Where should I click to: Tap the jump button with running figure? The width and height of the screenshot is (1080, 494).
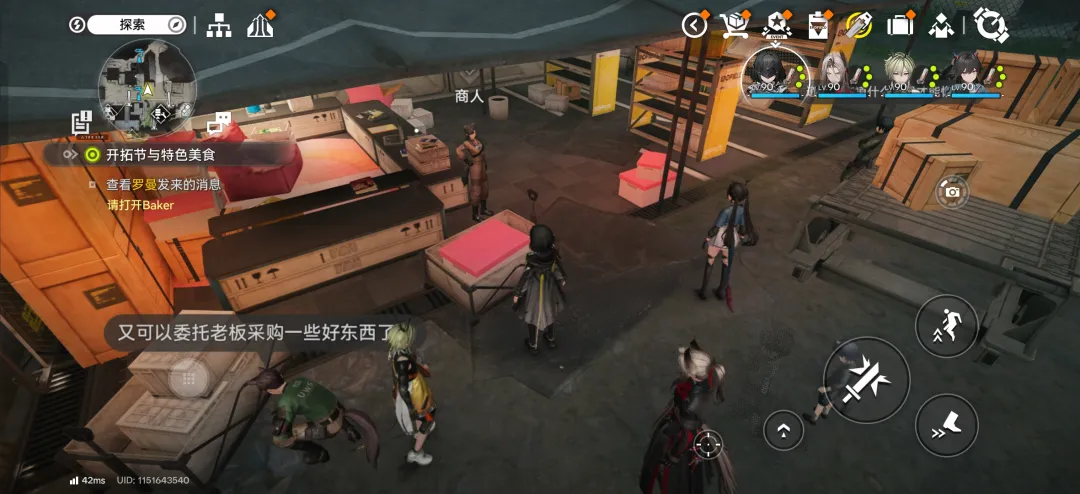946,325
